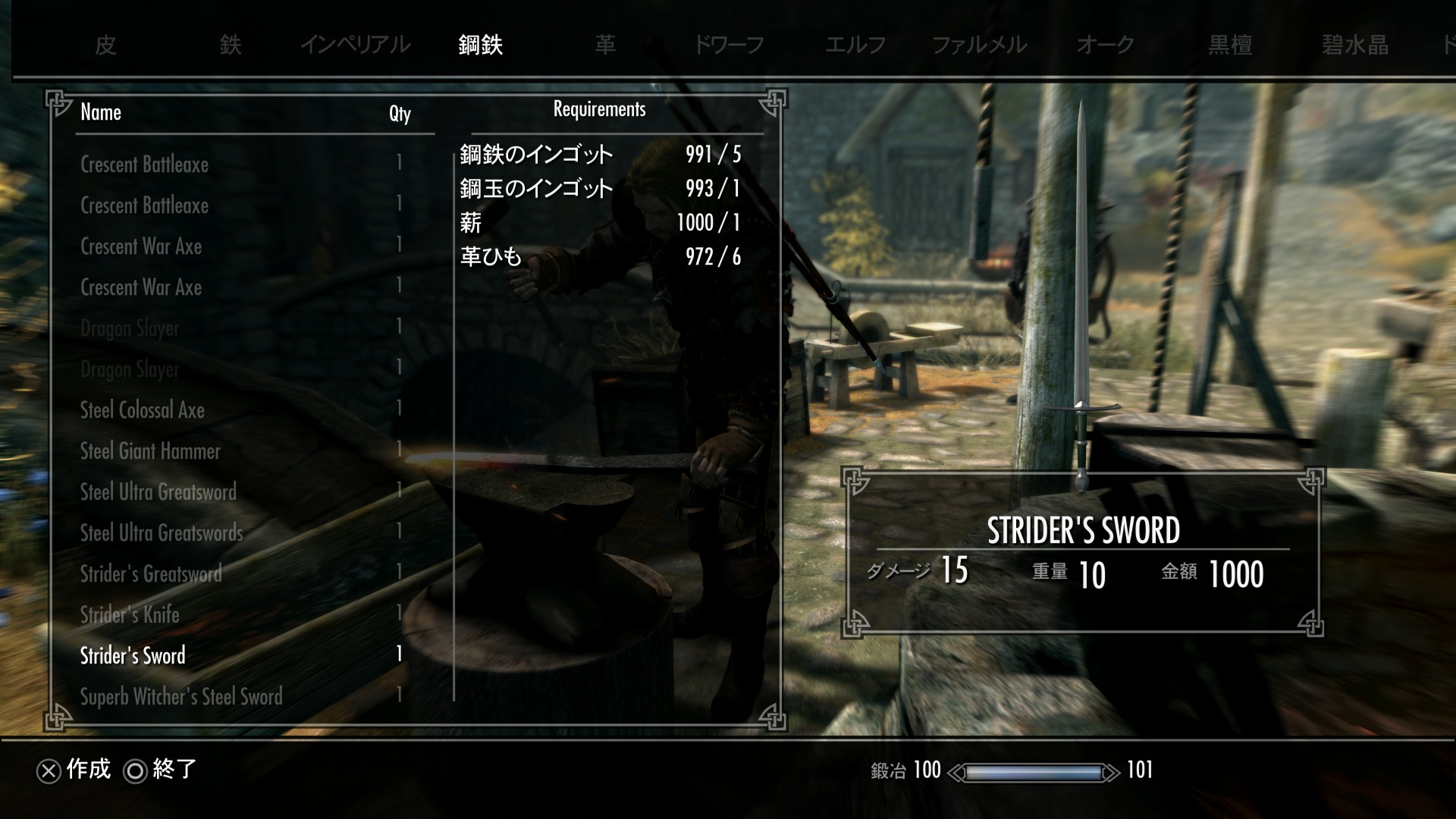1456x819 pixels.
Task: Select Steel Colossal Axe in the list
Action: point(143,410)
